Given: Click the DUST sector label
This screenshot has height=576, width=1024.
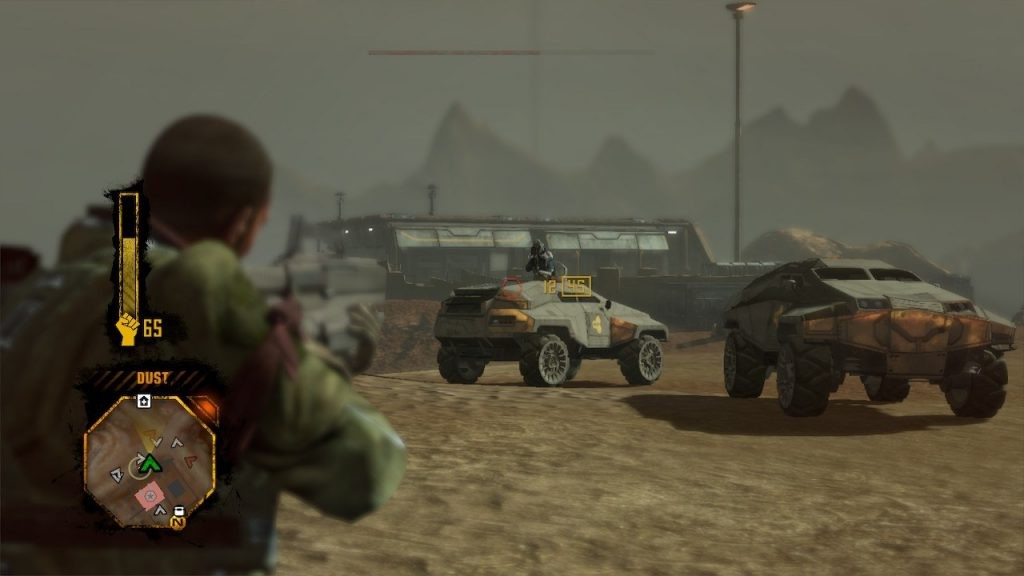Looking at the screenshot, I should [x=152, y=378].
